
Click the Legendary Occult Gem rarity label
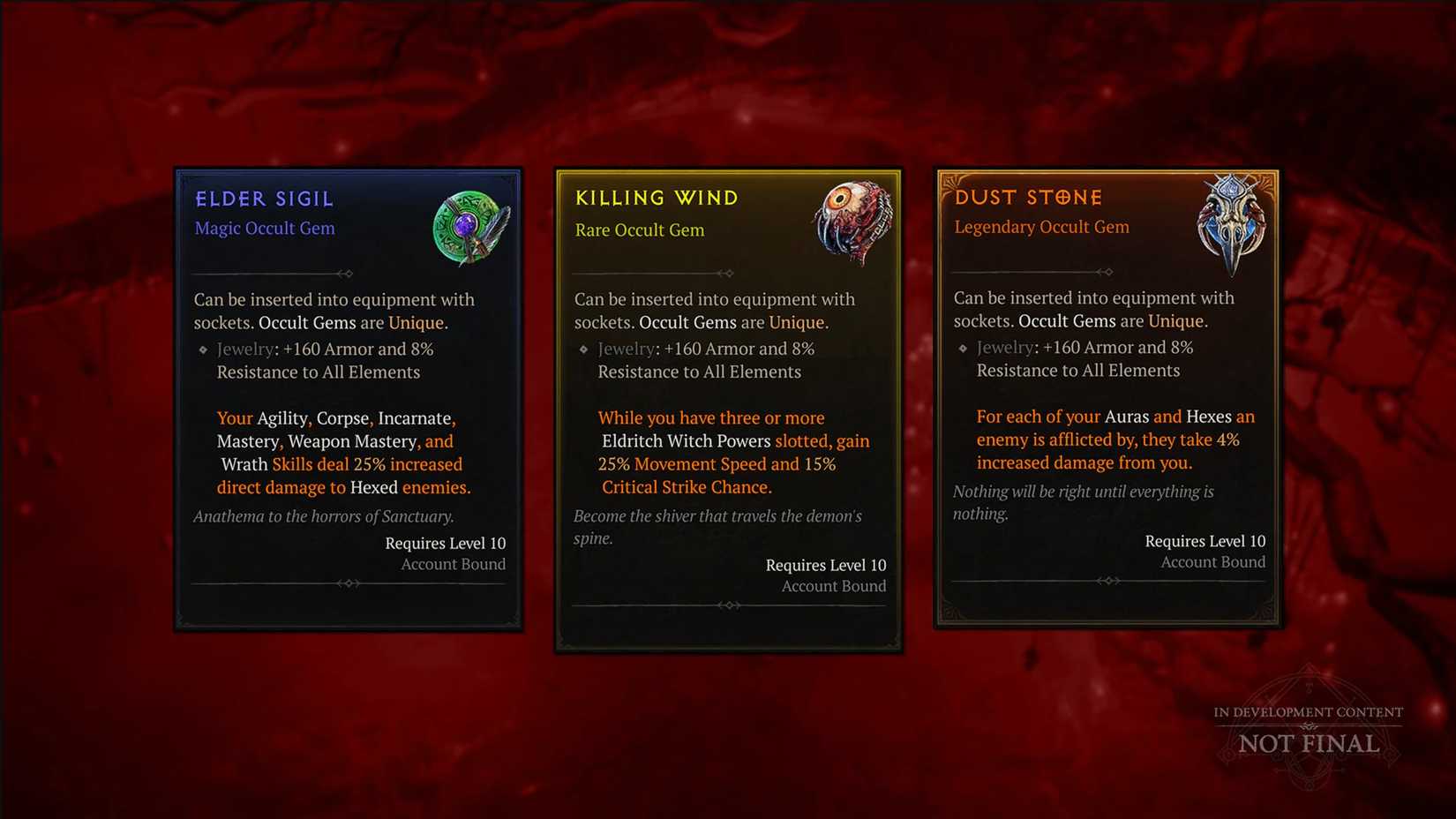(x=1041, y=227)
